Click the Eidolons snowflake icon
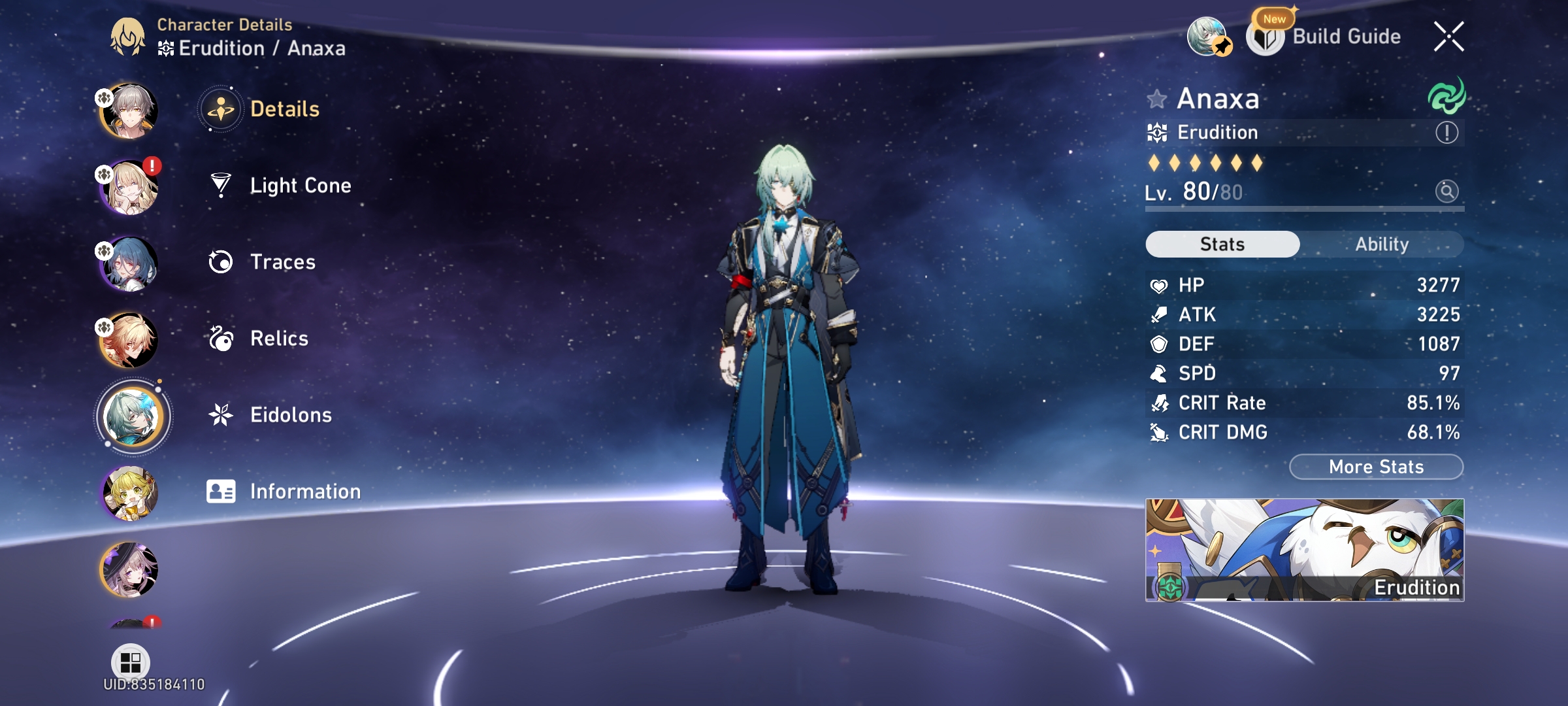1568x706 pixels. 221,414
